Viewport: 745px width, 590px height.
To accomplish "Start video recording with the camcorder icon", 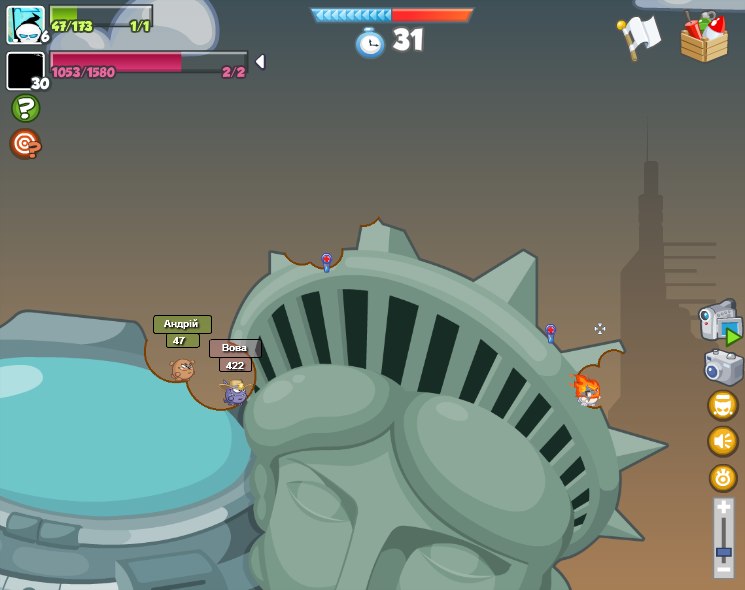I will point(720,321).
